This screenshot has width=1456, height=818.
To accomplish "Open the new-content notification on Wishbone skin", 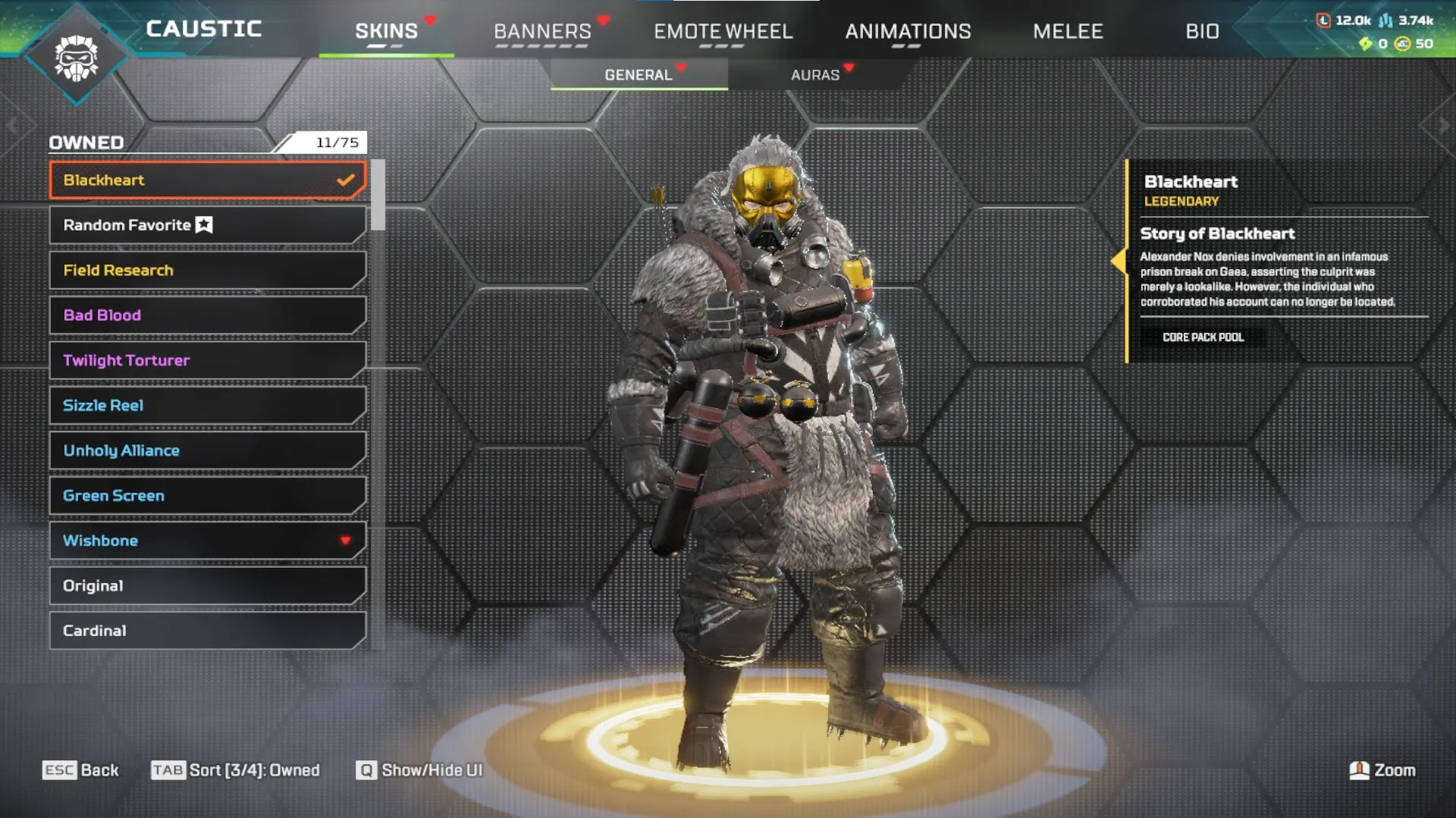I will click(x=346, y=540).
